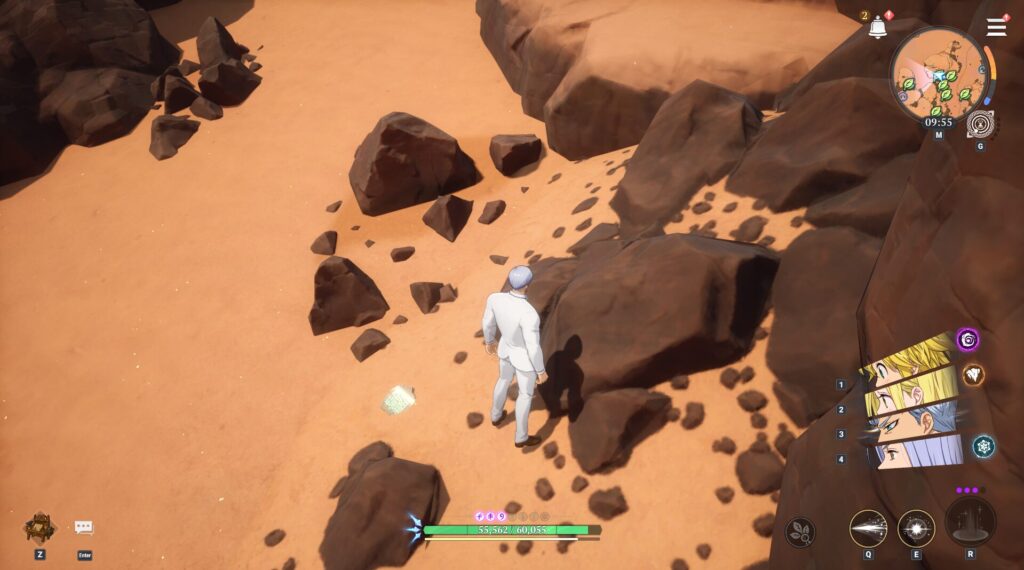1024x570 pixels.
Task: Activate the streaking slash ability
Action: tap(868, 528)
